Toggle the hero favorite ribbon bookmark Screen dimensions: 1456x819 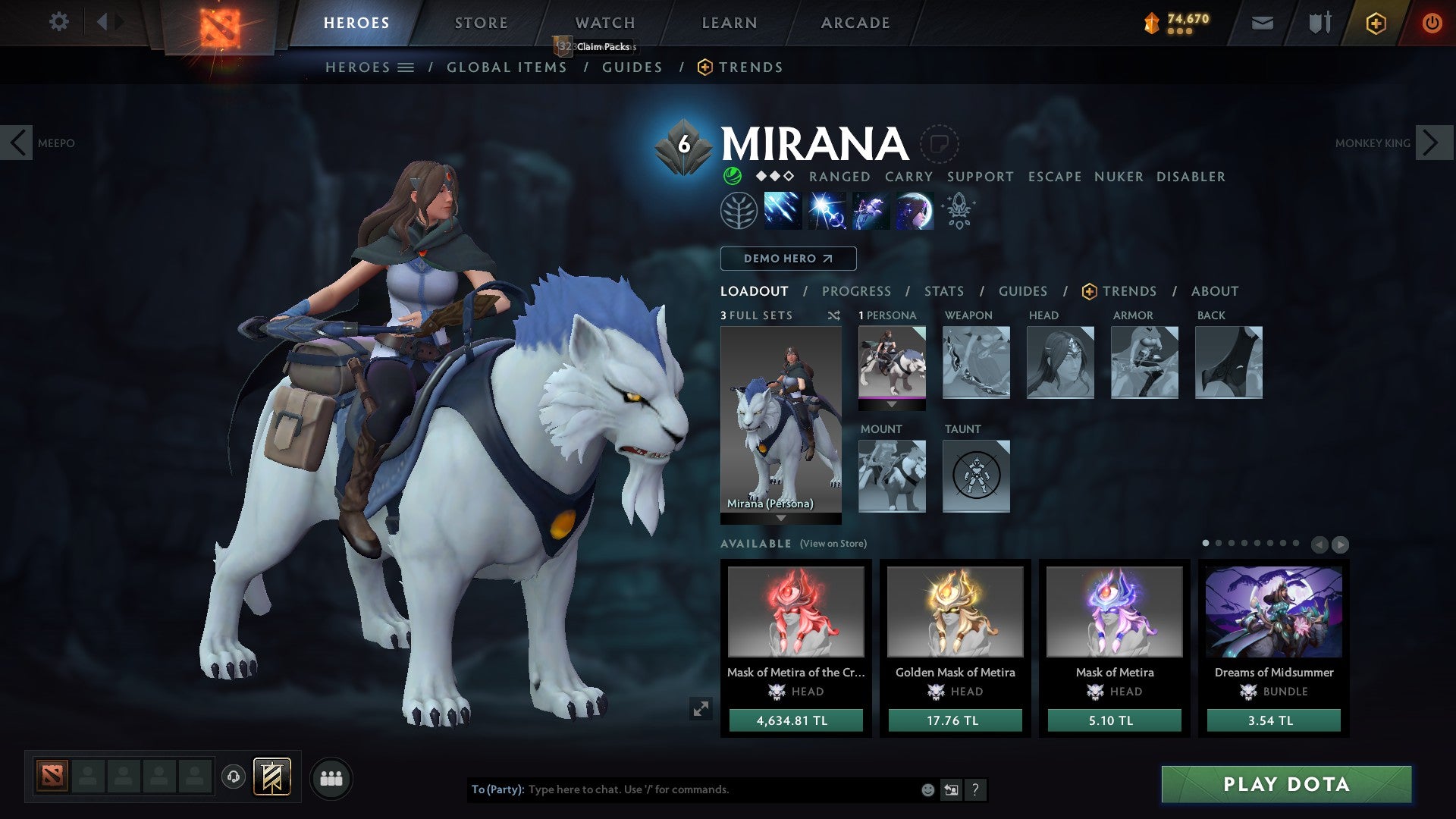coord(940,144)
